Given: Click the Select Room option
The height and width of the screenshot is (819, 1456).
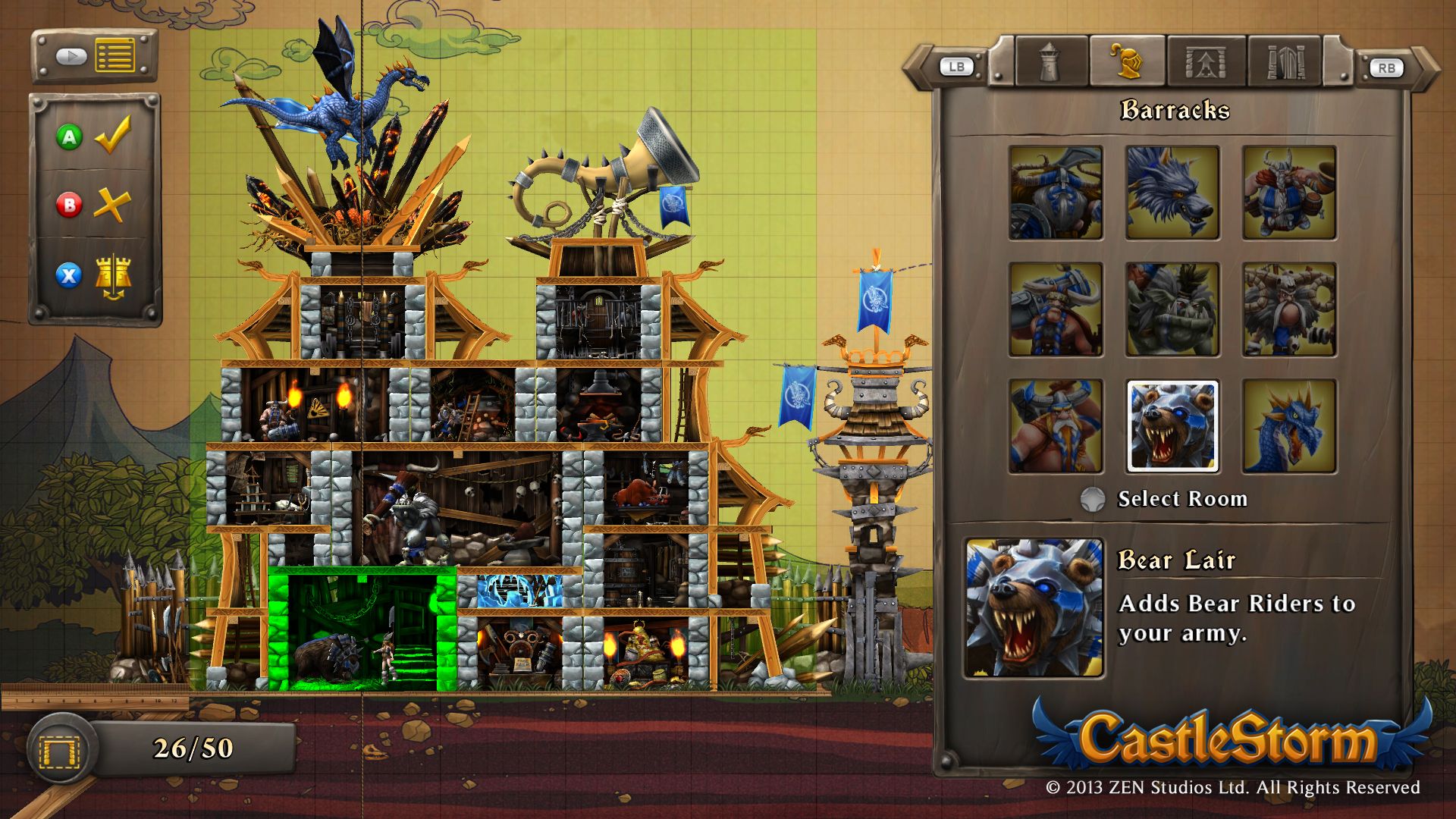Looking at the screenshot, I should (1180, 499).
